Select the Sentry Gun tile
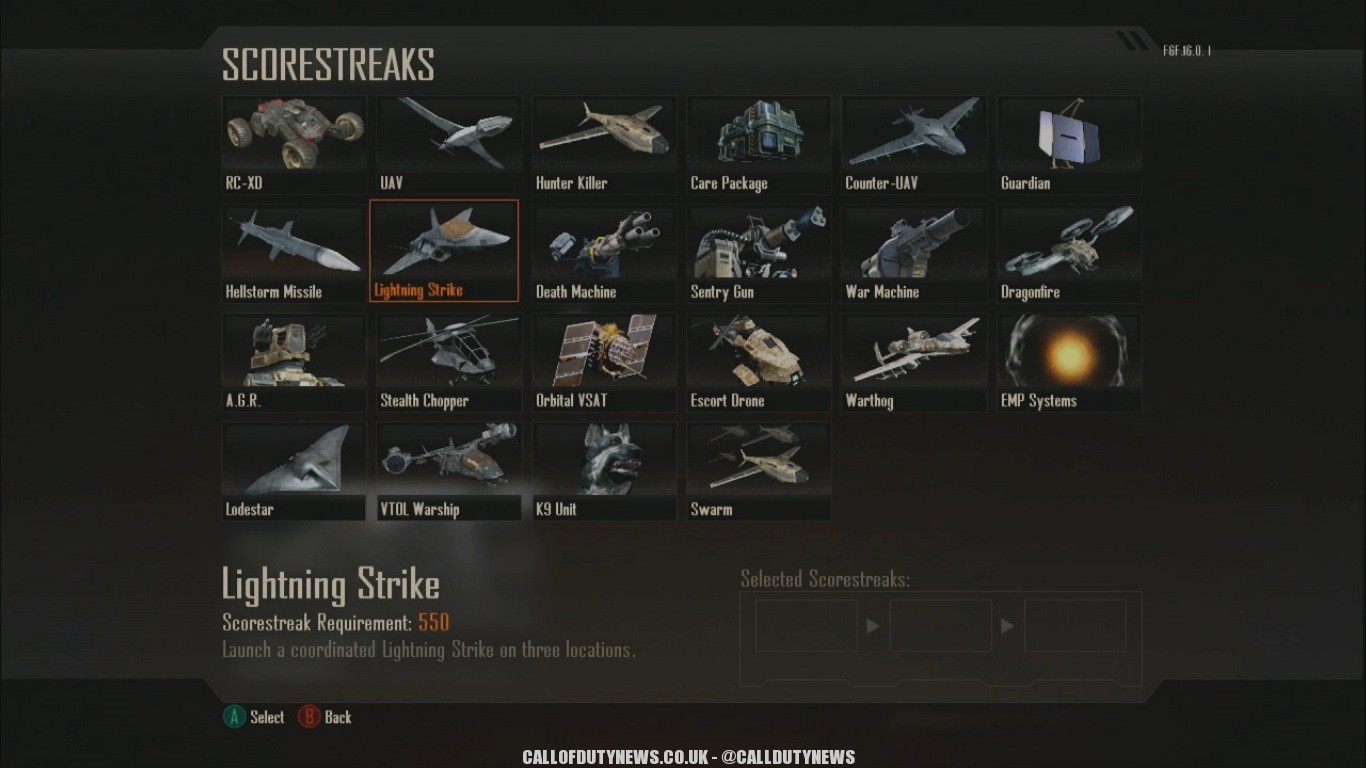The image size is (1366, 768). (759, 252)
